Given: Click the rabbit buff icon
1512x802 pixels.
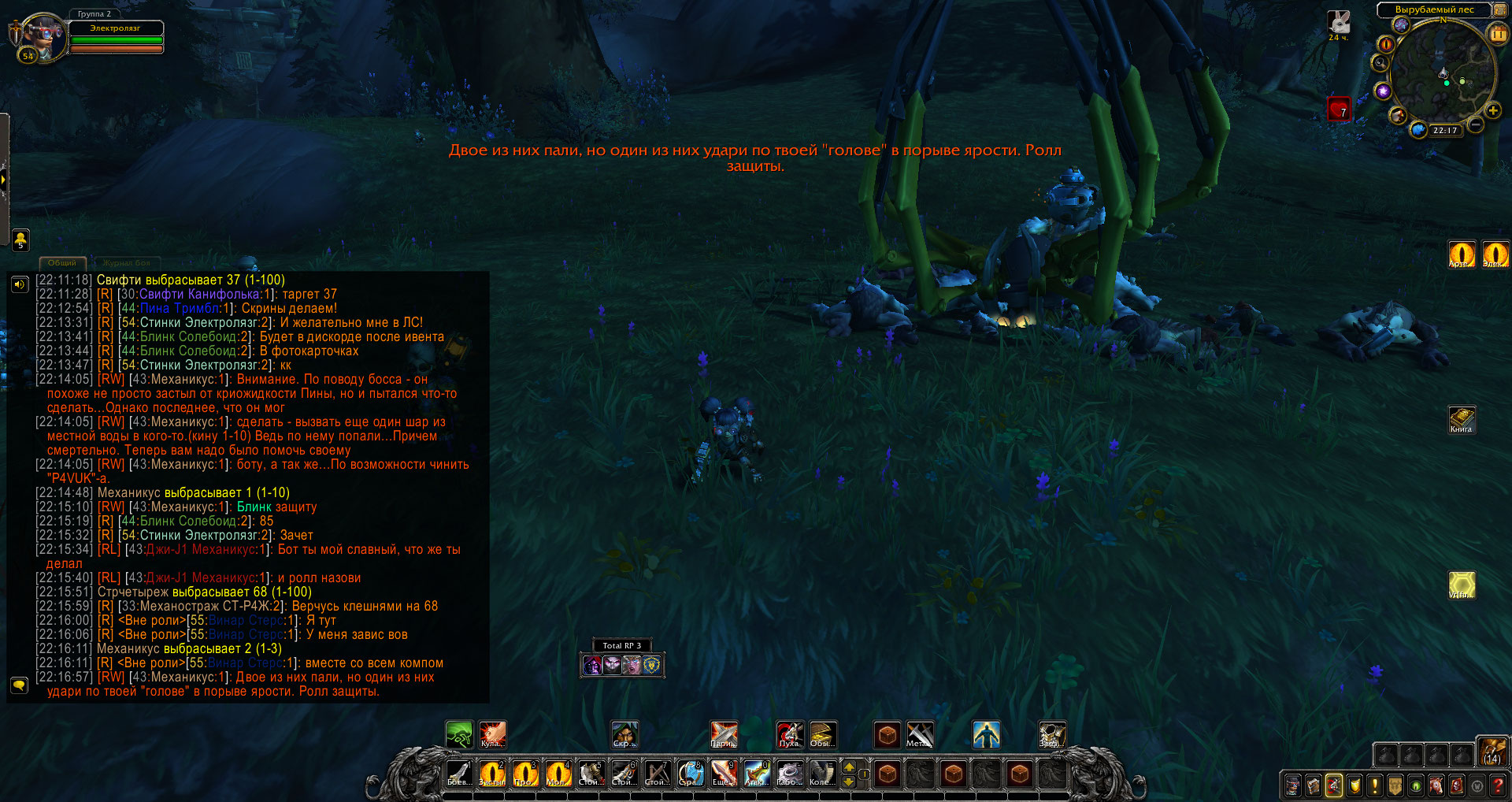Looking at the screenshot, I should (1339, 22).
